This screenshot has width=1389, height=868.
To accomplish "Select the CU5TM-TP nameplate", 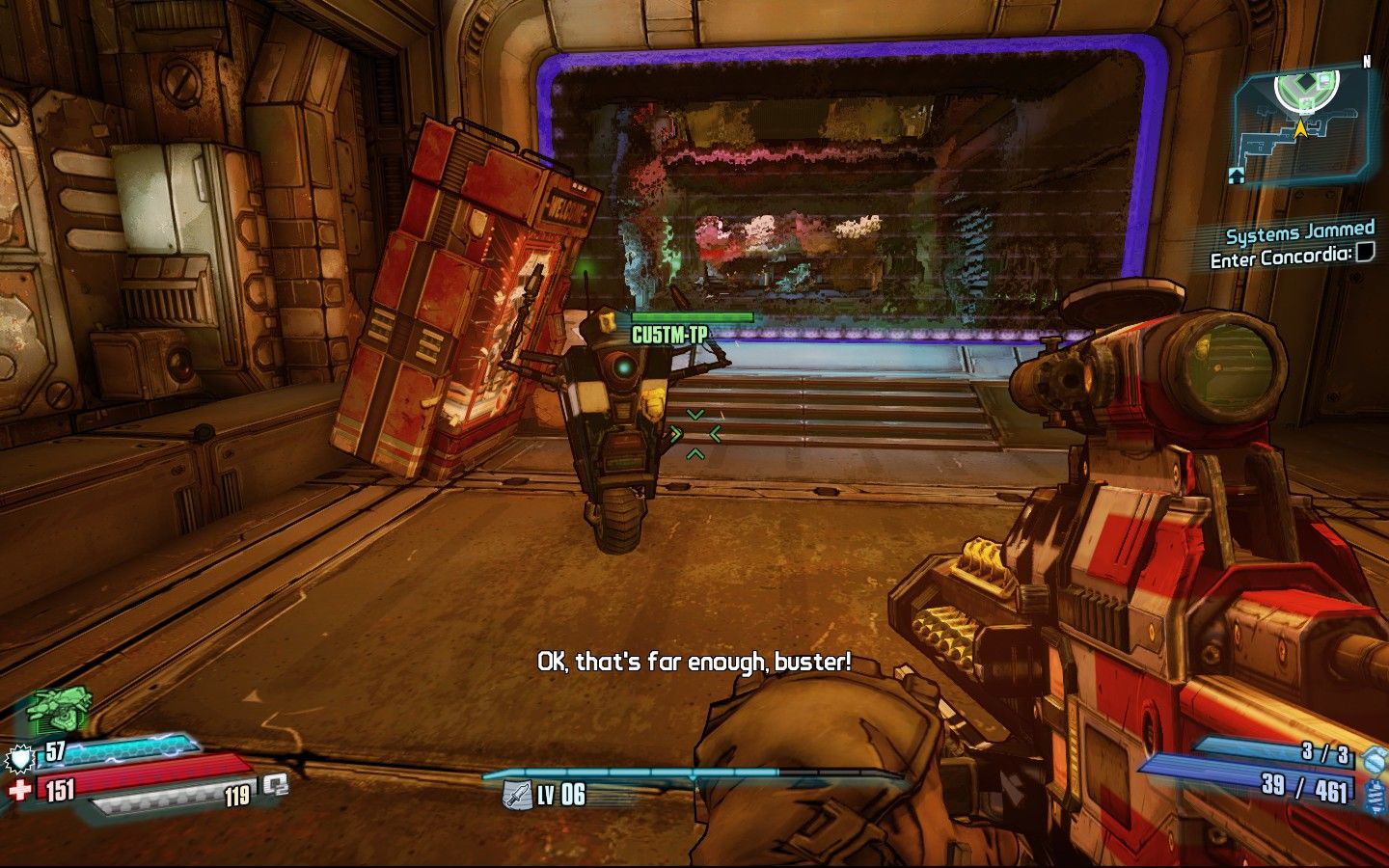I will (x=669, y=336).
